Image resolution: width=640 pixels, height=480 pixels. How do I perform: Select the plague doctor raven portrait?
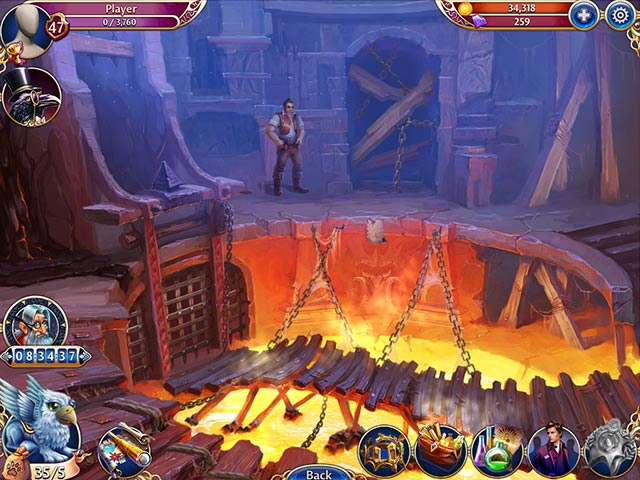(x=30, y=96)
